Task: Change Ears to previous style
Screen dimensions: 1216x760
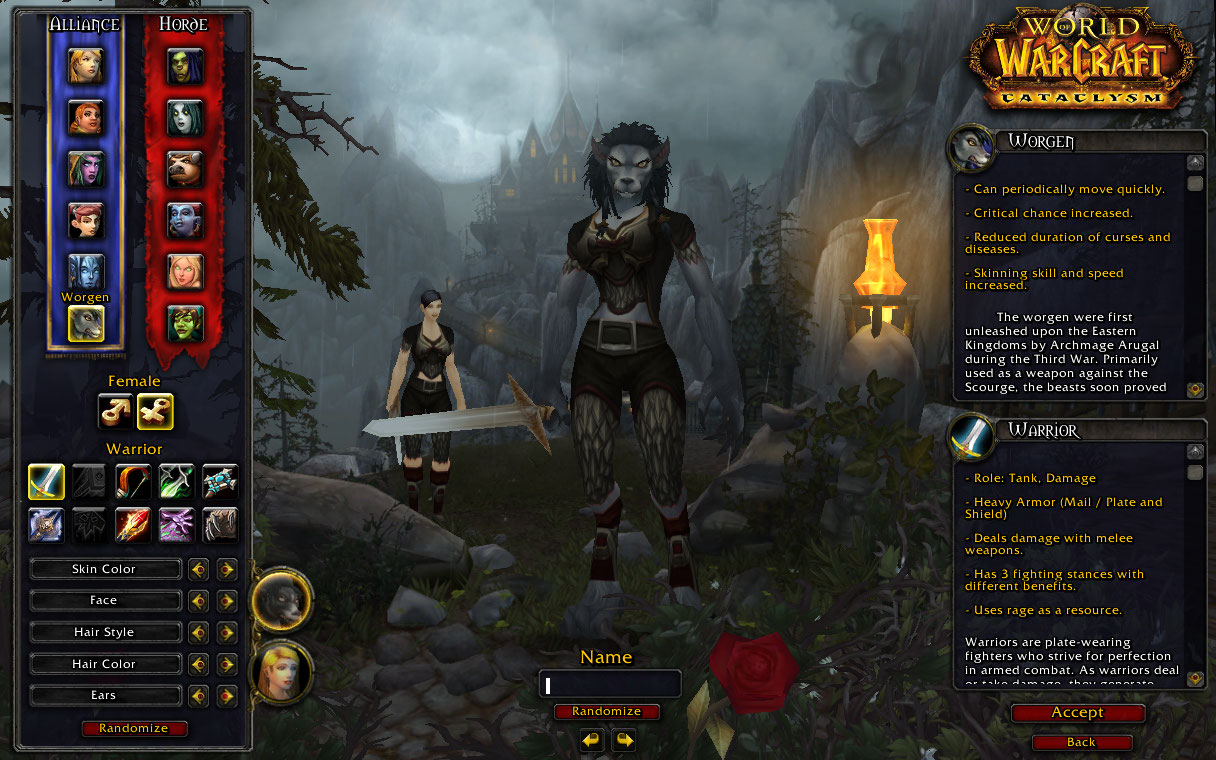Action: [199, 696]
